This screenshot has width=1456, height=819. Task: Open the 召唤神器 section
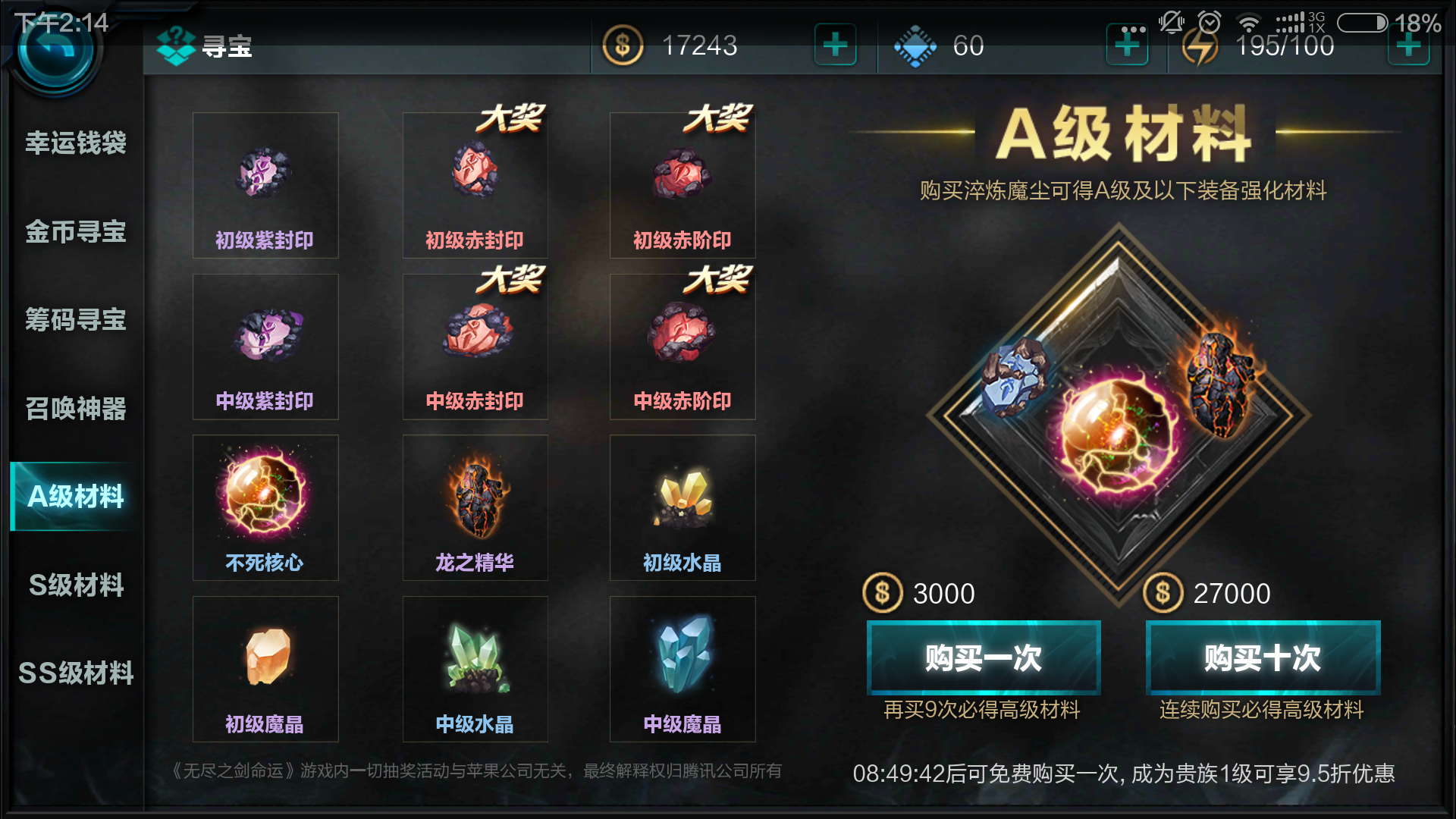pyautogui.click(x=73, y=409)
